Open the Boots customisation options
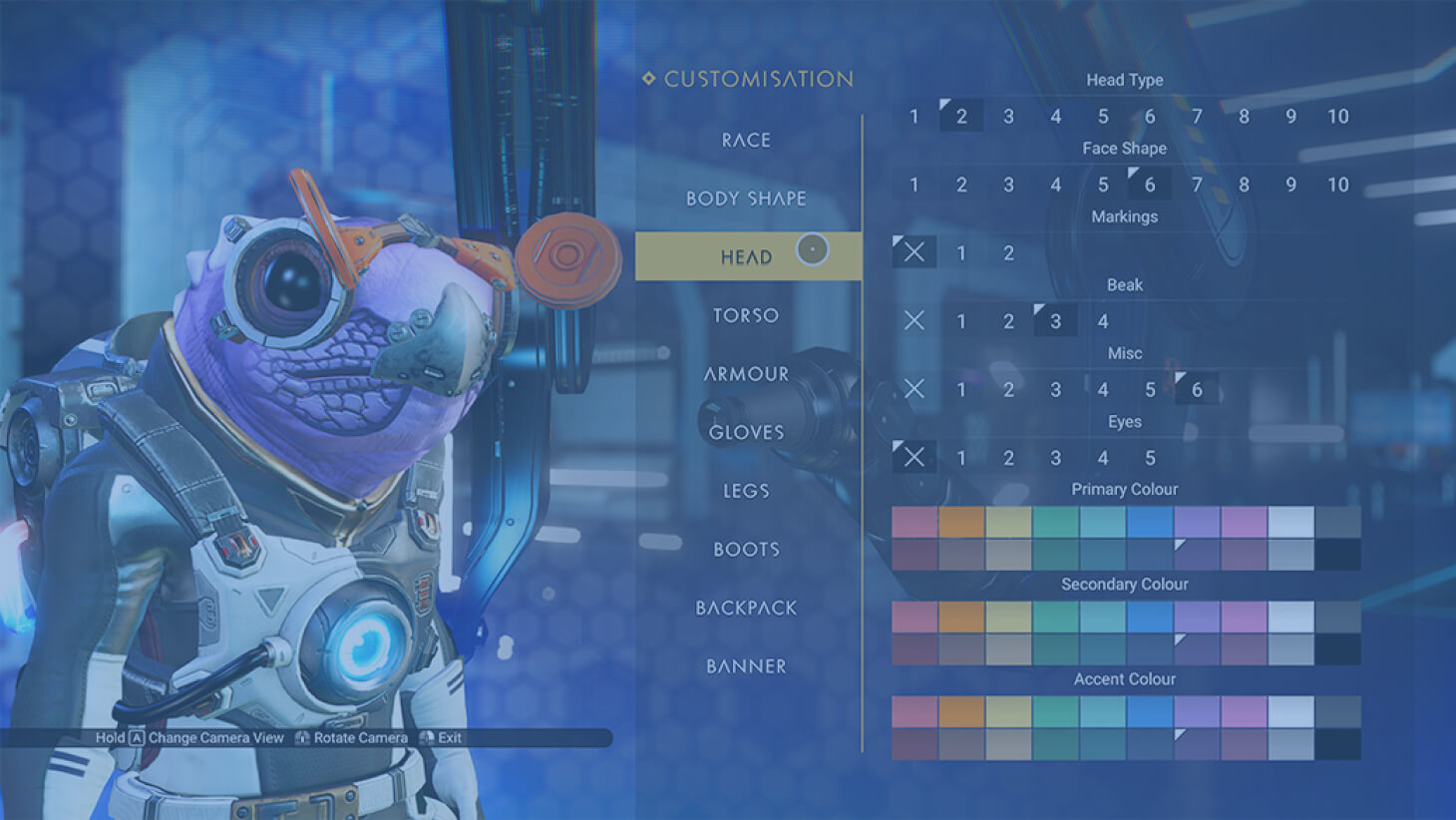1456x820 pixels. (746, 549)
